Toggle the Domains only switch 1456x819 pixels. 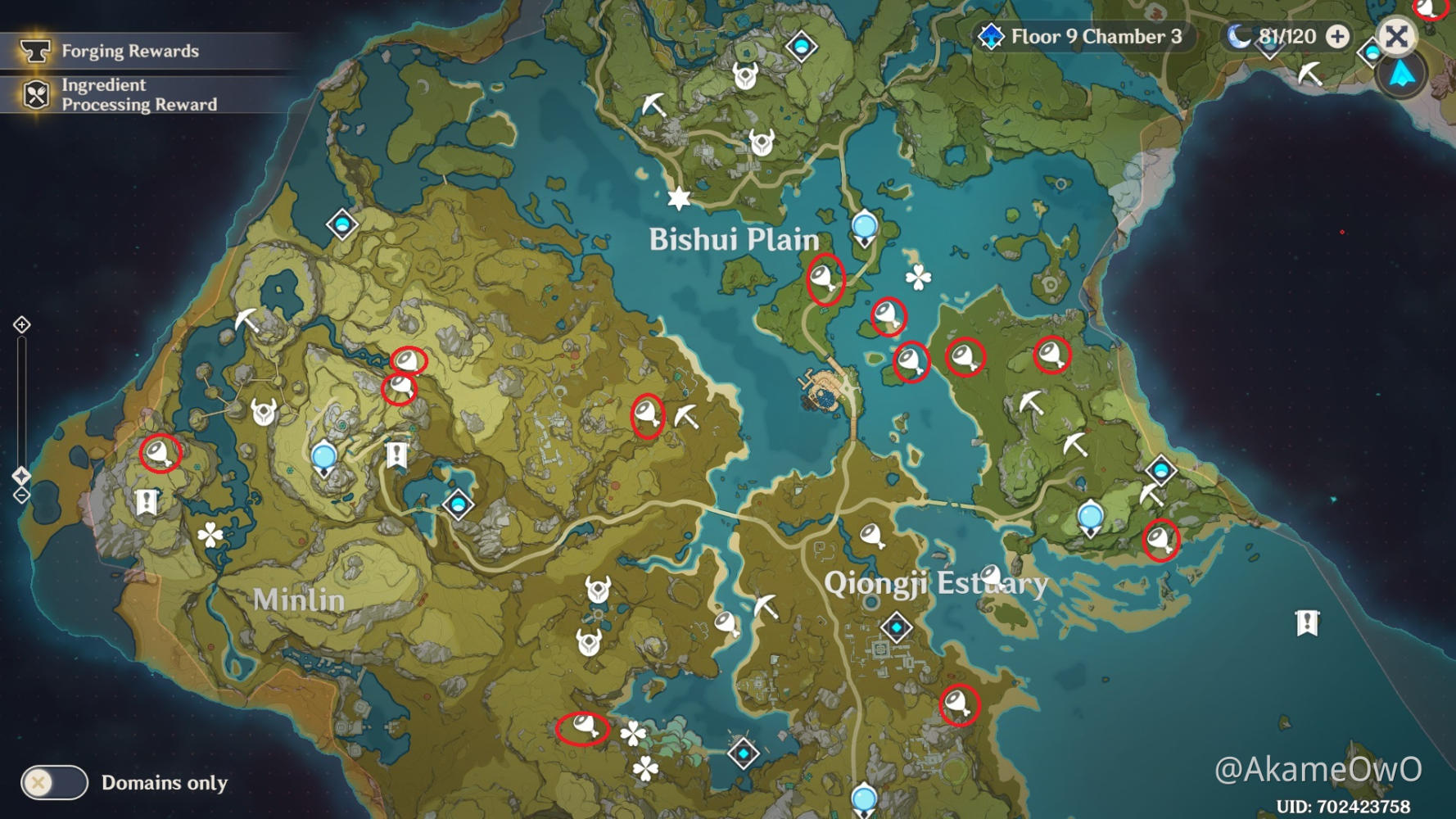(54, 783)
